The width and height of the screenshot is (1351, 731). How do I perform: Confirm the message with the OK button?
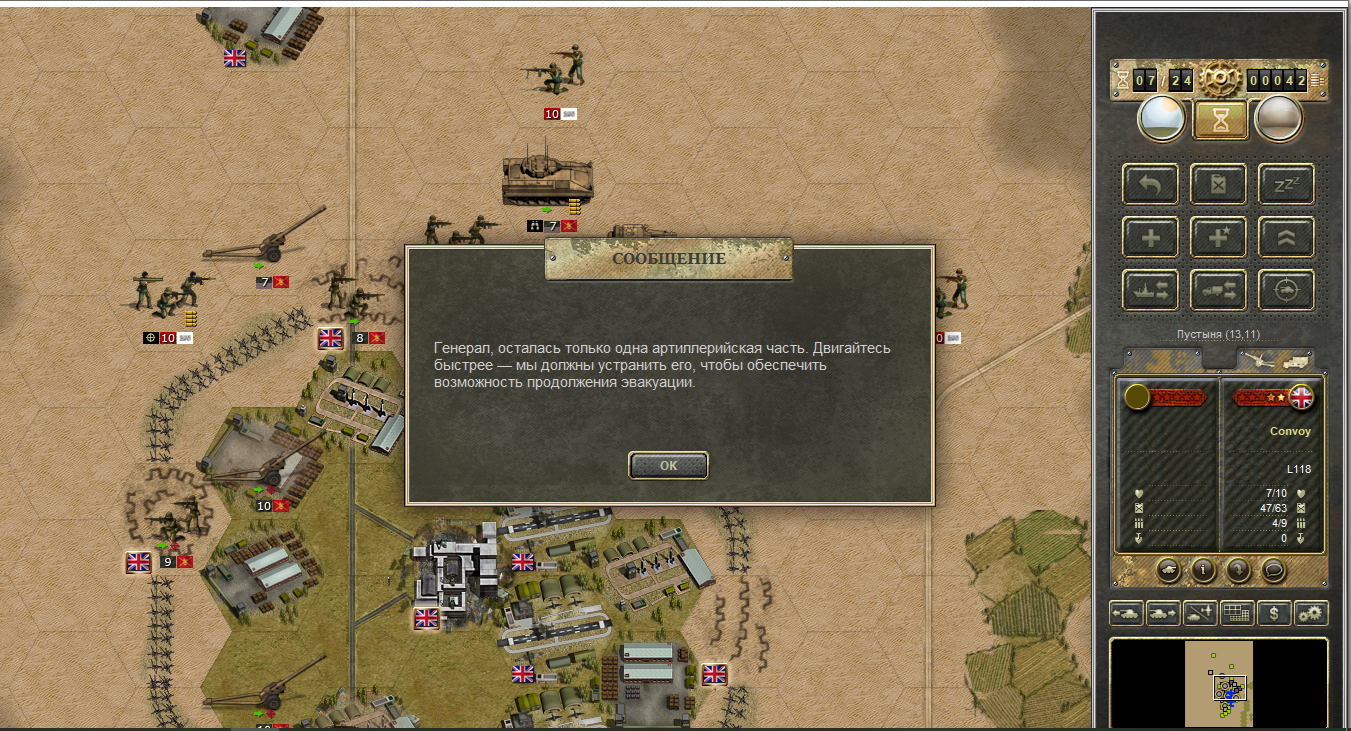(x=668, y=465)
